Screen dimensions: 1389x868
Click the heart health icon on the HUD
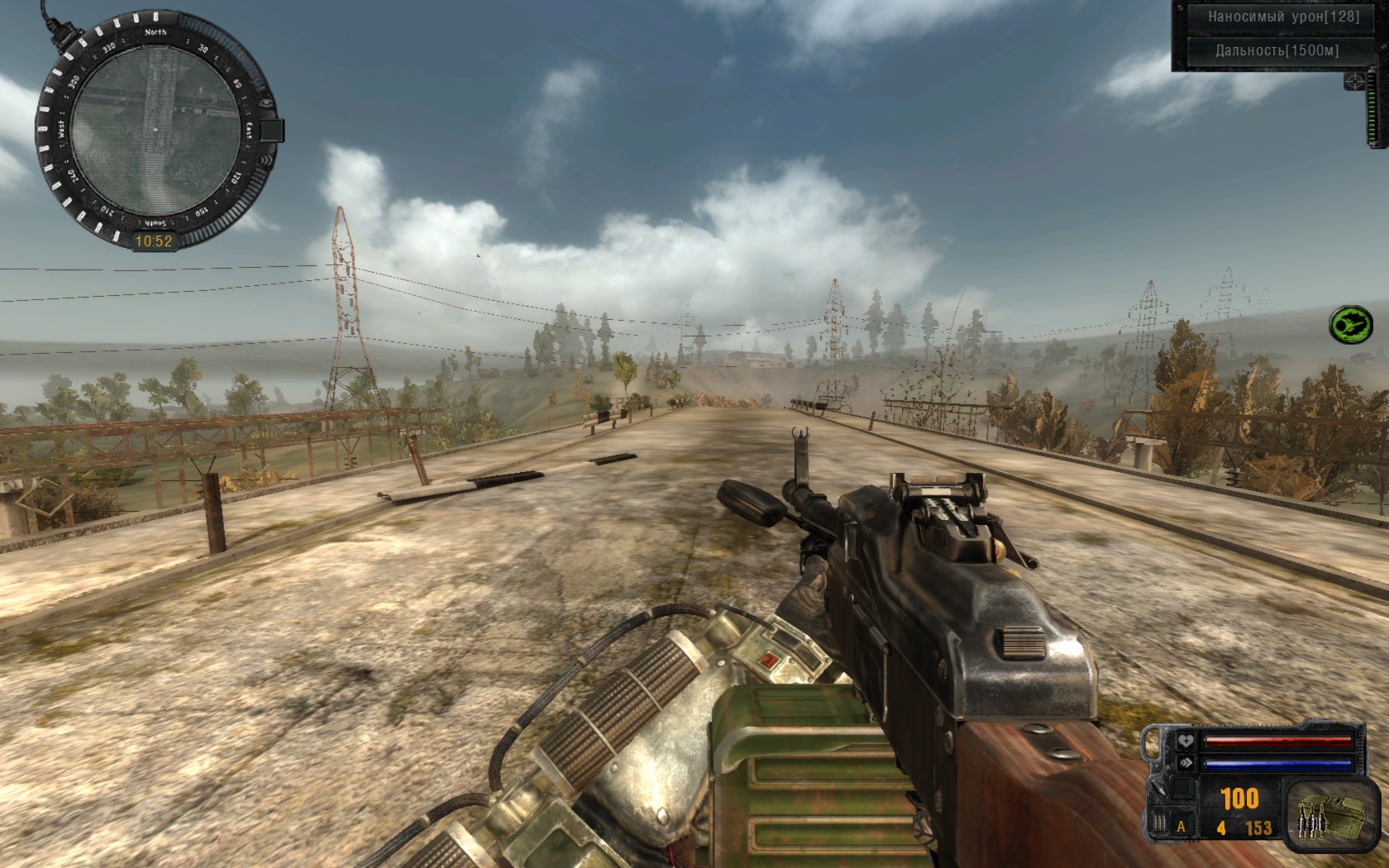[1186, 741]
